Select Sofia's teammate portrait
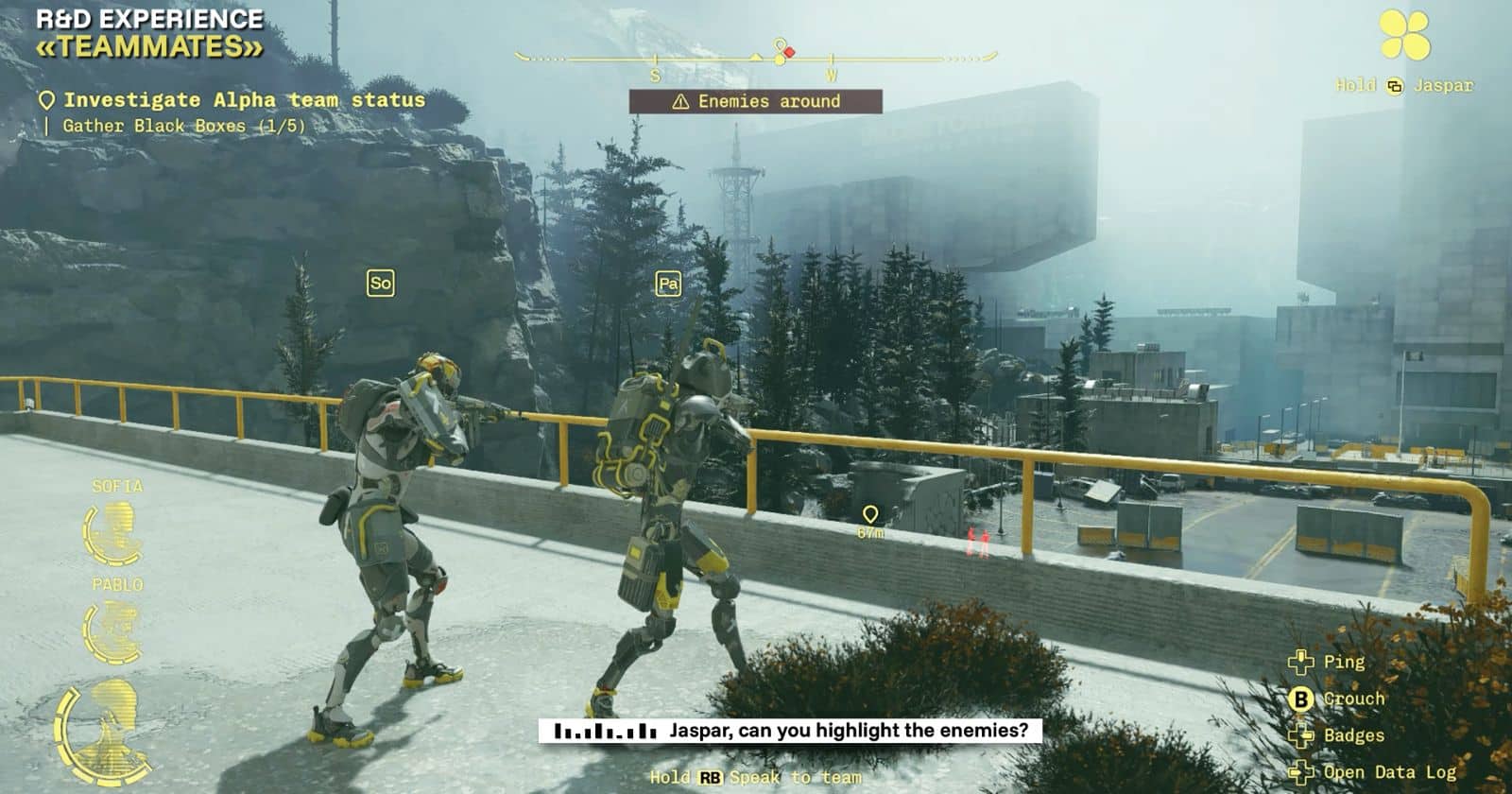This screenshot has width=1512, height=794. point(112,533)
